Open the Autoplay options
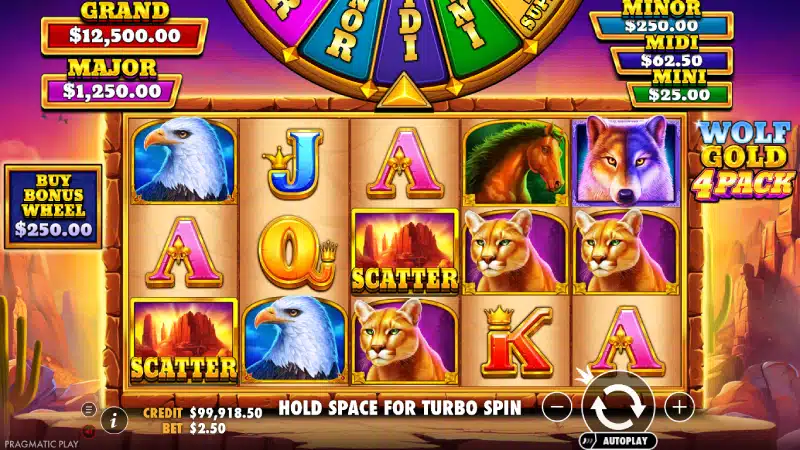The image size is (800, 450). point(618,440)
